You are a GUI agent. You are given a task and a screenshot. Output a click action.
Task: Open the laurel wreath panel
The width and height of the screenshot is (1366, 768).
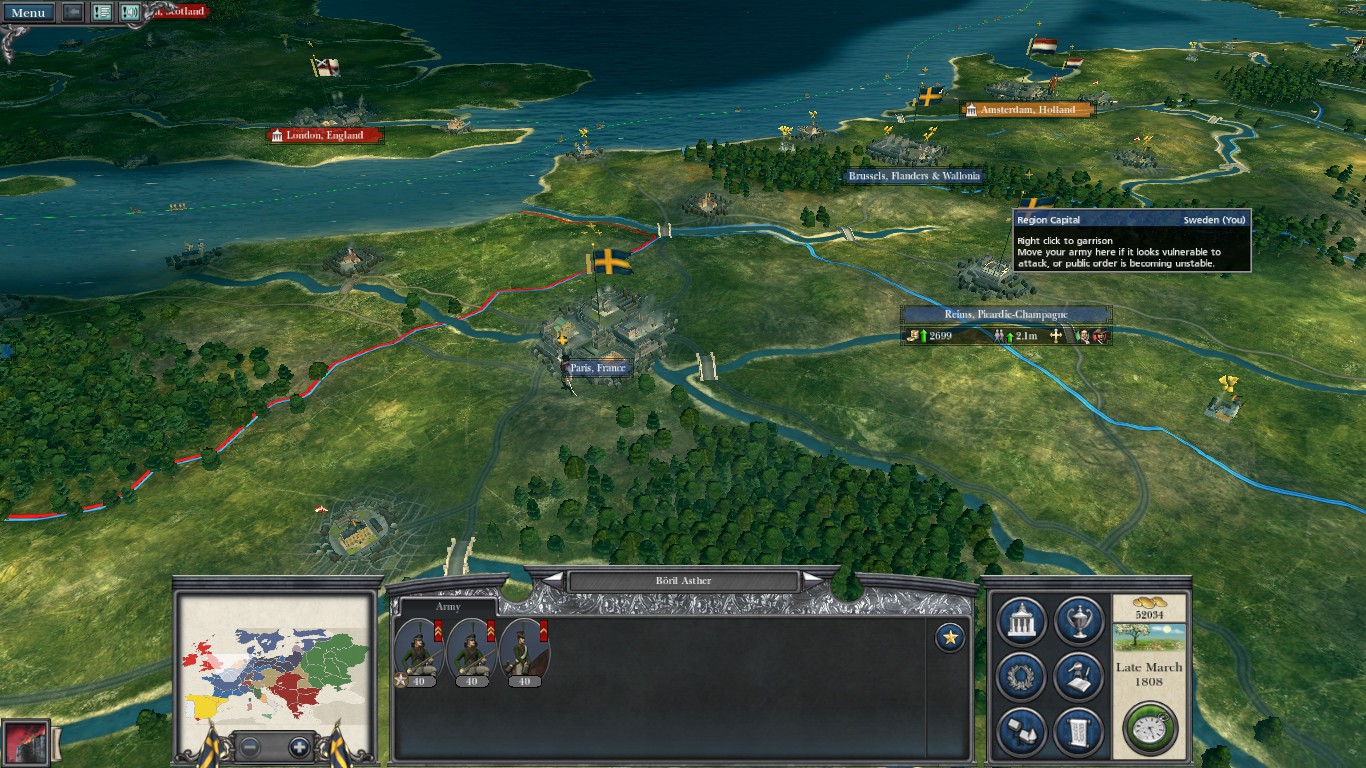pos(1022,677)
